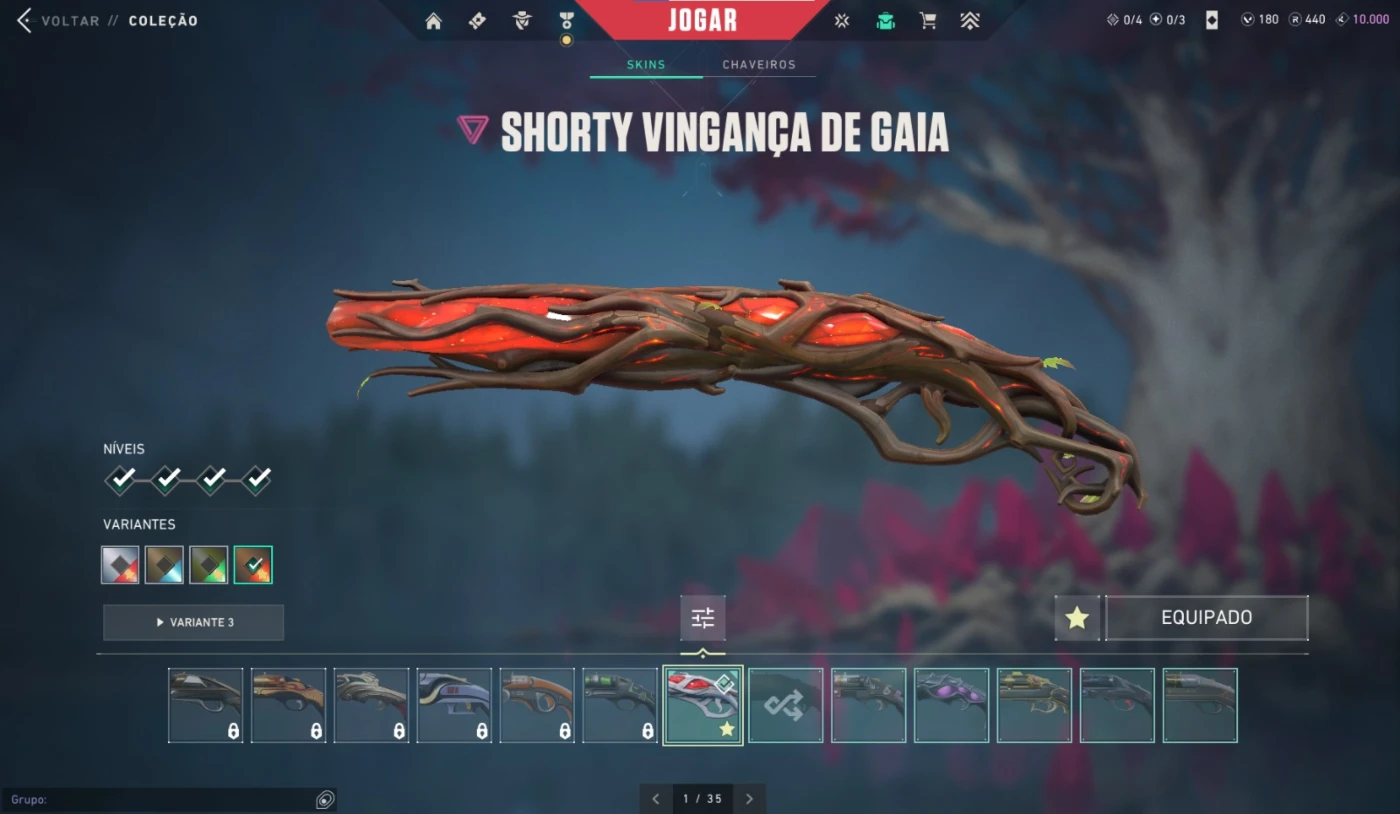1400x814 pixels.
Task: Choose the green variant swatch
Action: 209,564
